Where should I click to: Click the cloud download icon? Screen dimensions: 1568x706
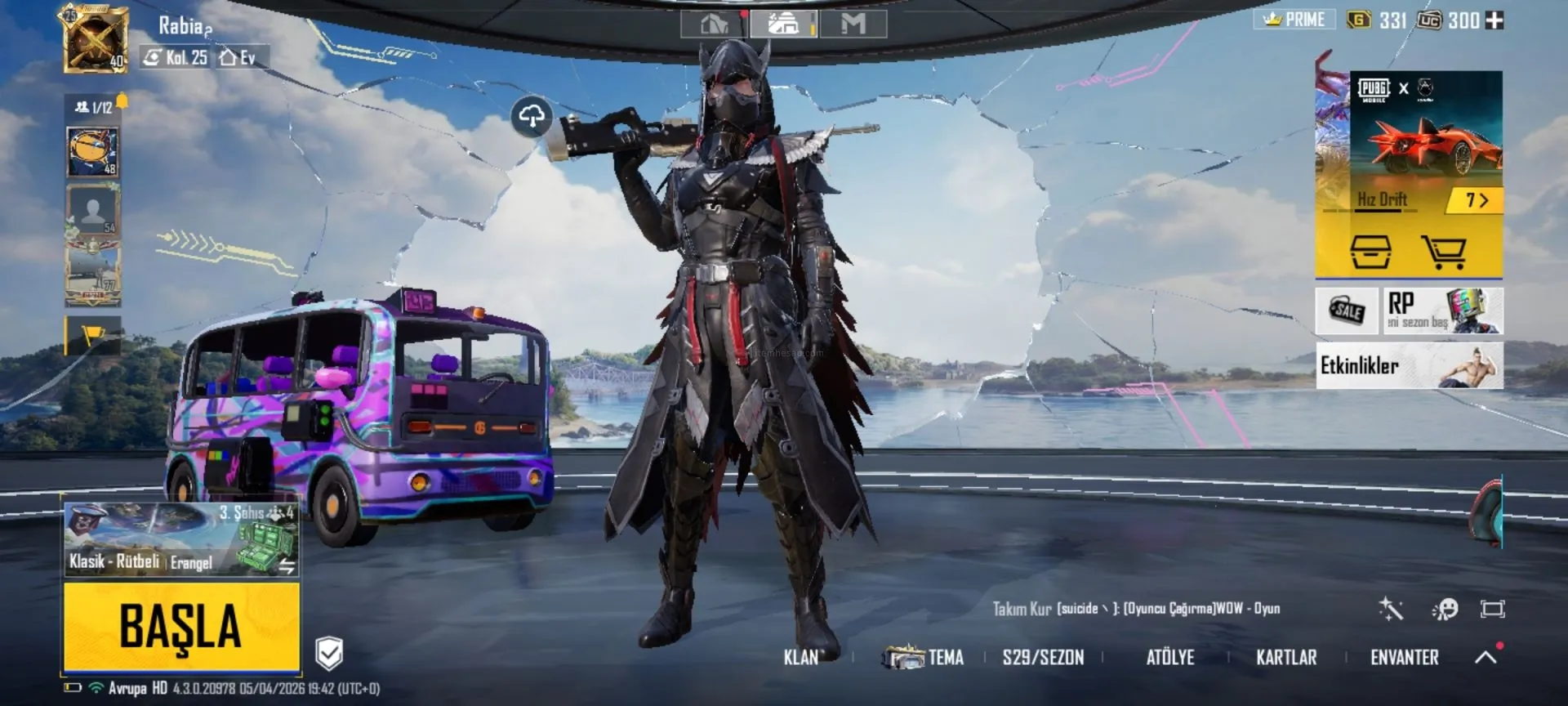(532, 117)
